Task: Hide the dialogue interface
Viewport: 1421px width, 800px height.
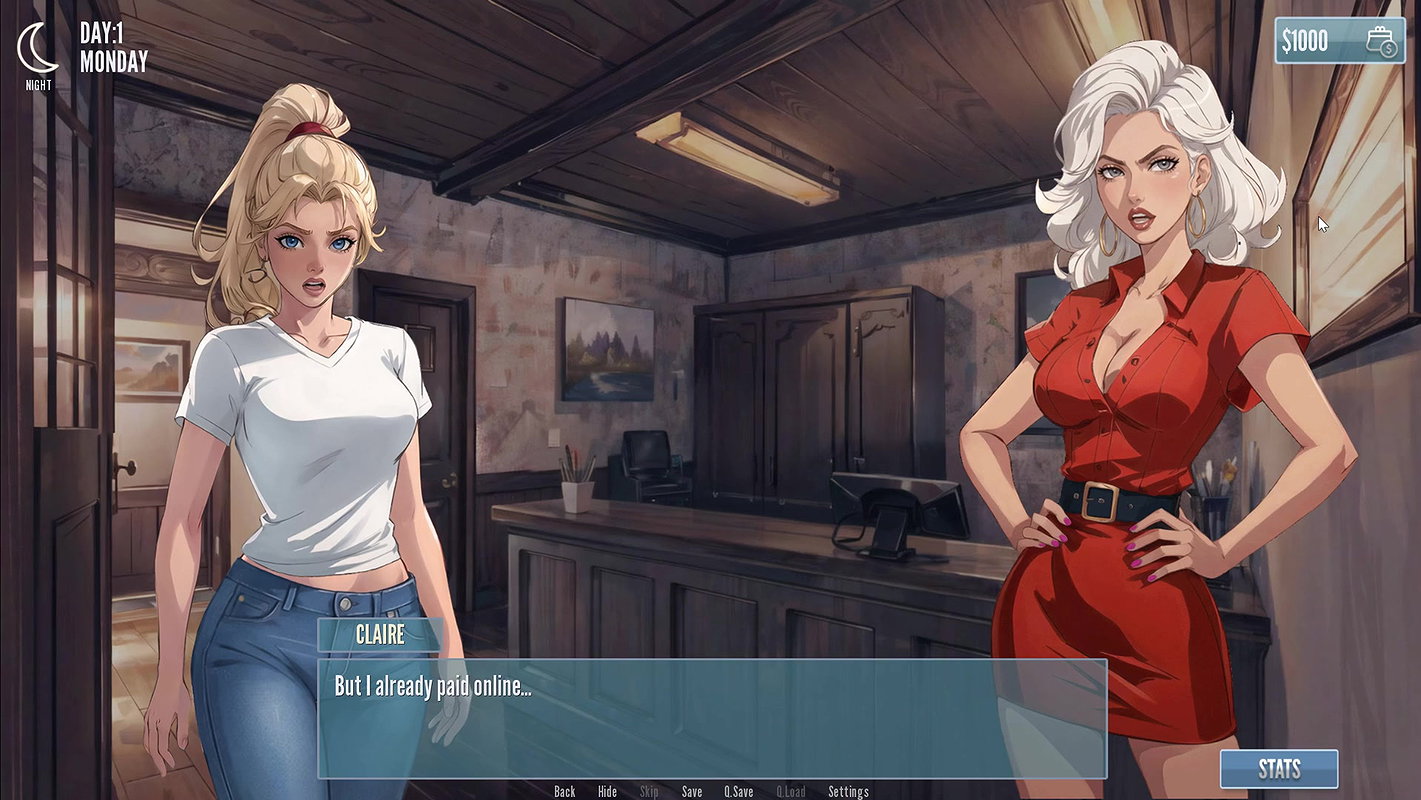Action: 607,791
